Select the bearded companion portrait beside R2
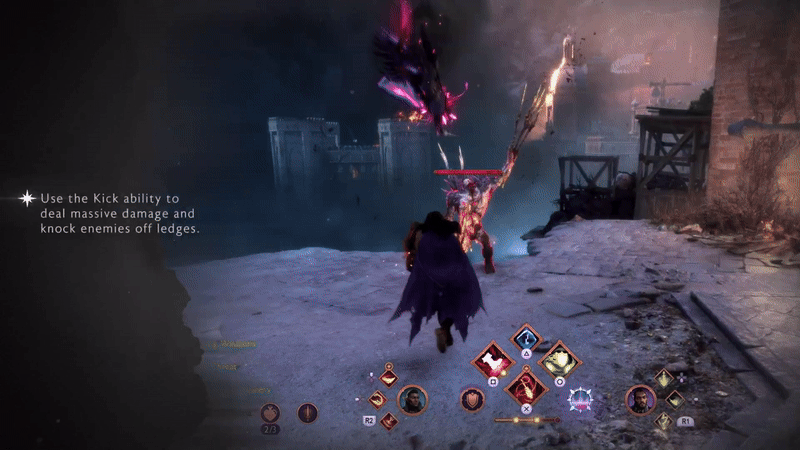 coord(412,400)
